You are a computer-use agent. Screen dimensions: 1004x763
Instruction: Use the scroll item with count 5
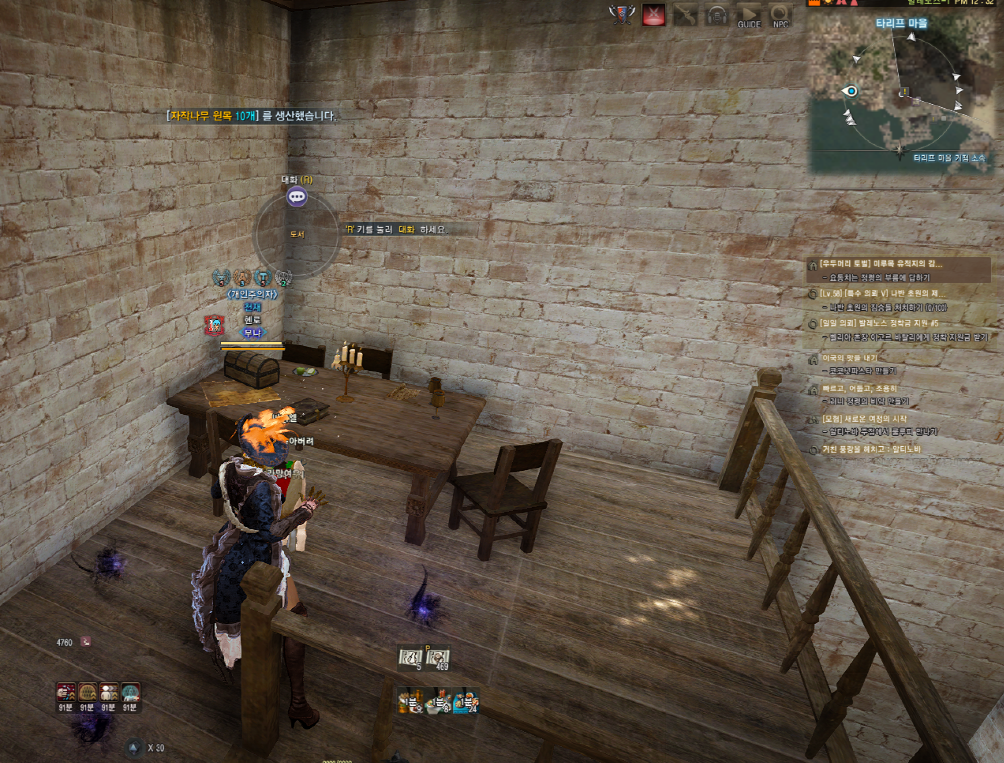coord(411,657)
